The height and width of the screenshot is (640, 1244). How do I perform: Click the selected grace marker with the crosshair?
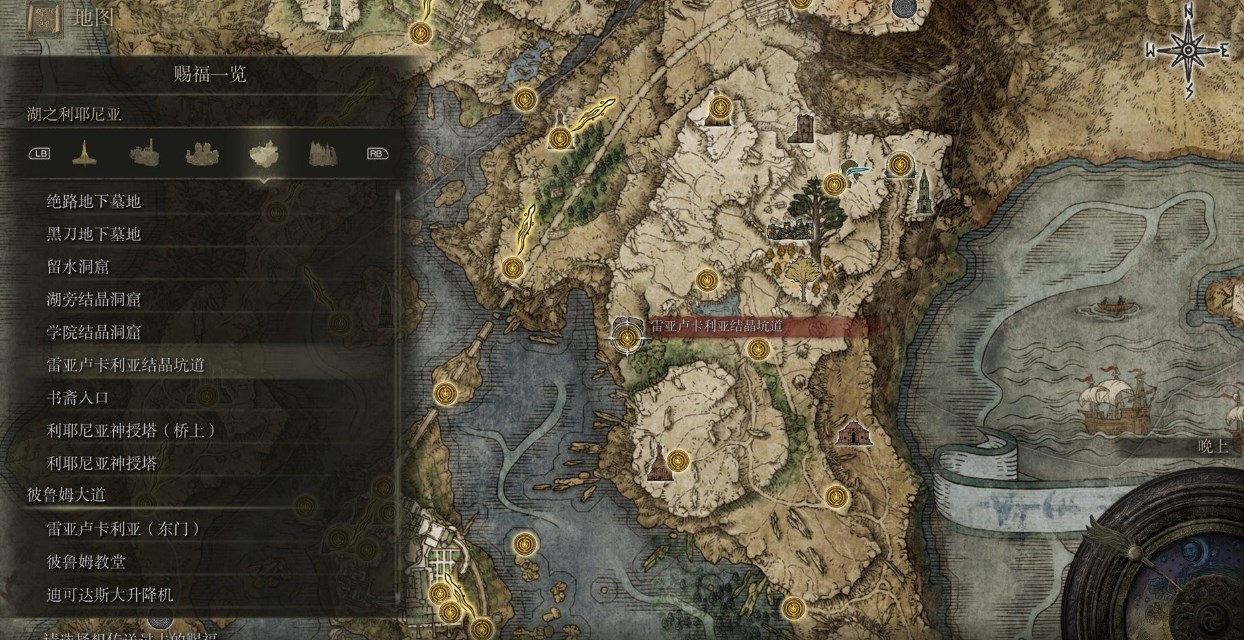click(627, 337)
